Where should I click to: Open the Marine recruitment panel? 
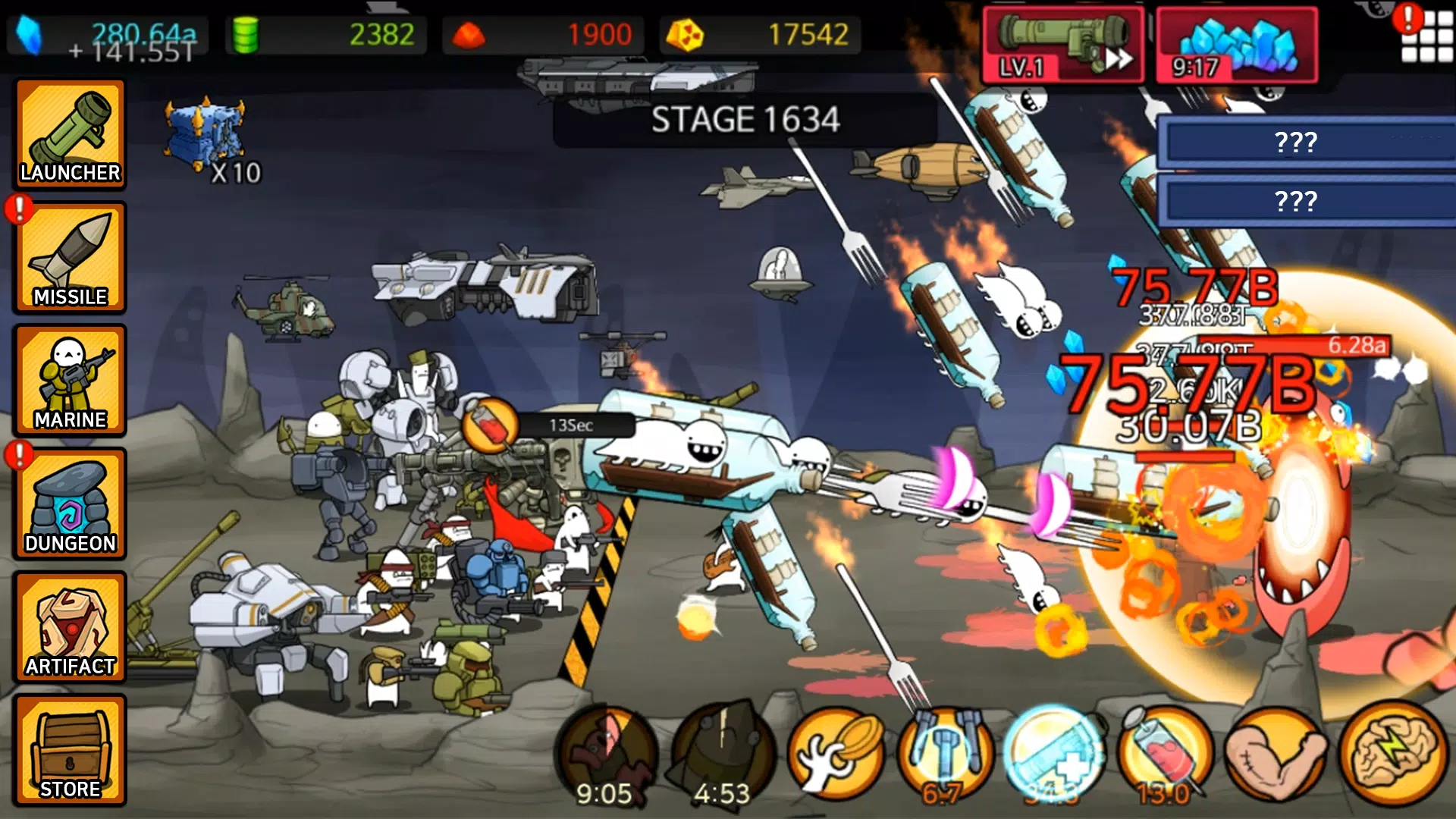tap(71, 381)
